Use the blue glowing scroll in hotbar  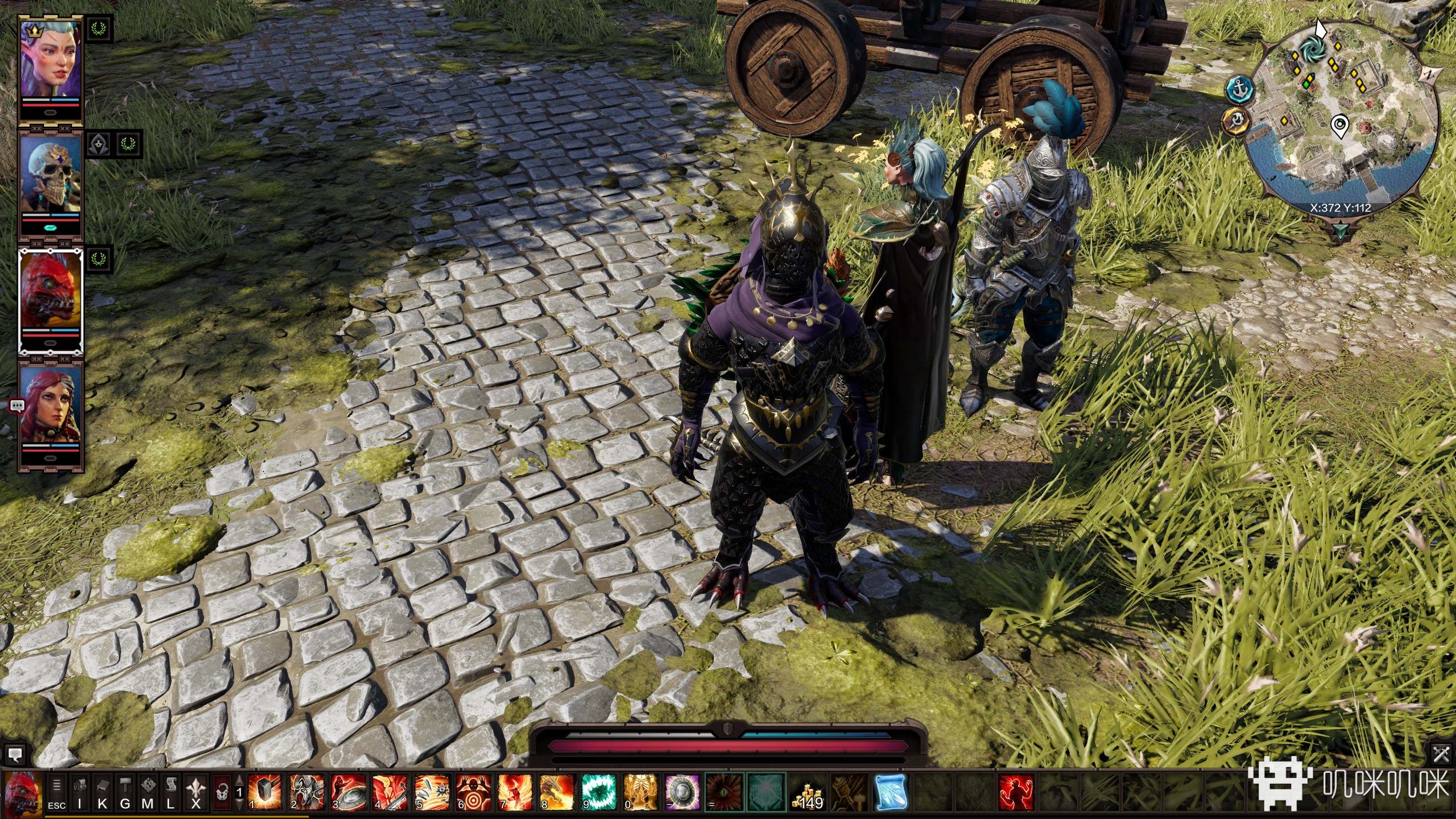891,792
